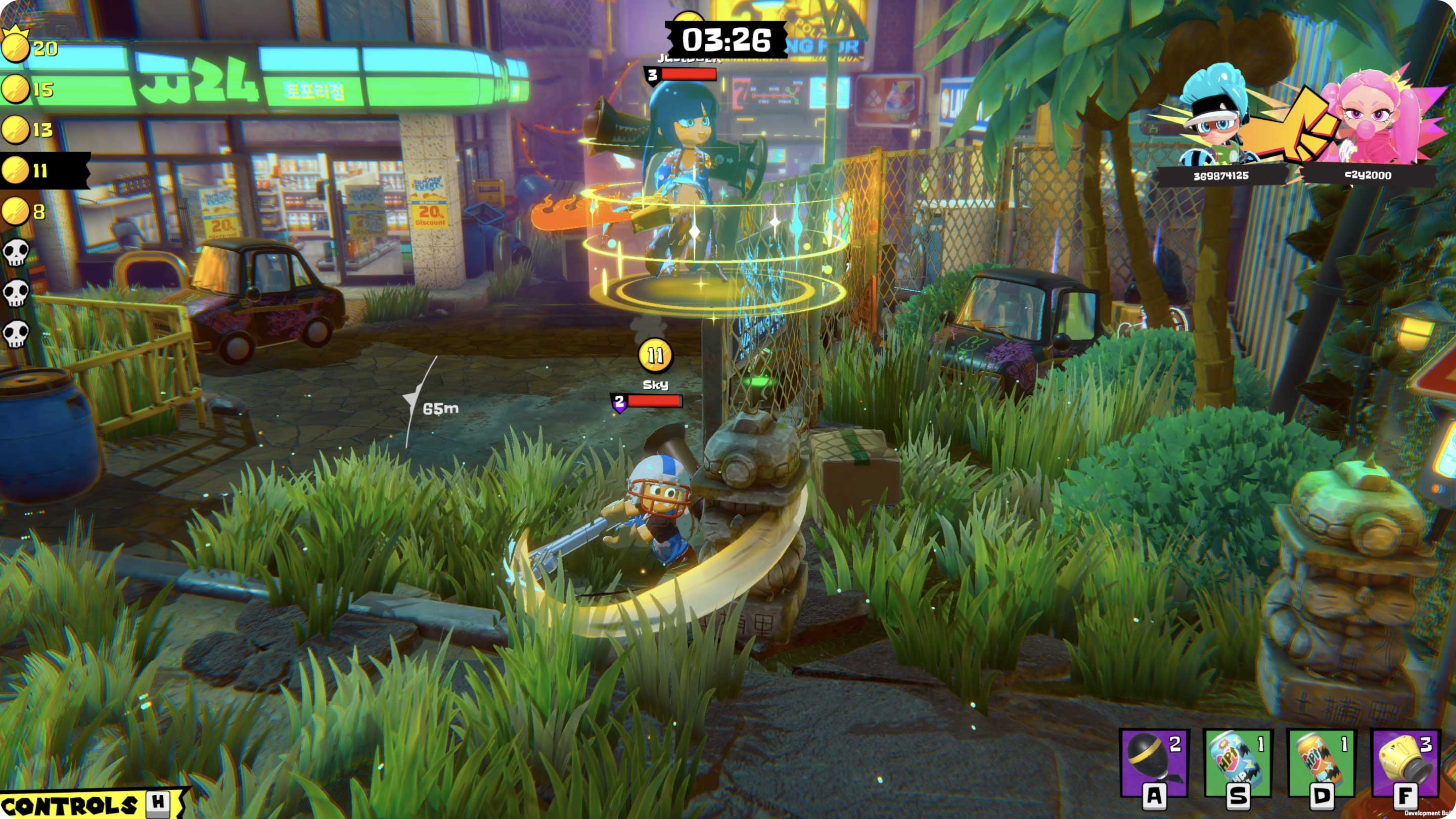Click the nameplate labeled Sky
Image resolution: width=1456 pixels, height=819 pixels.
(x=656, y=384)
